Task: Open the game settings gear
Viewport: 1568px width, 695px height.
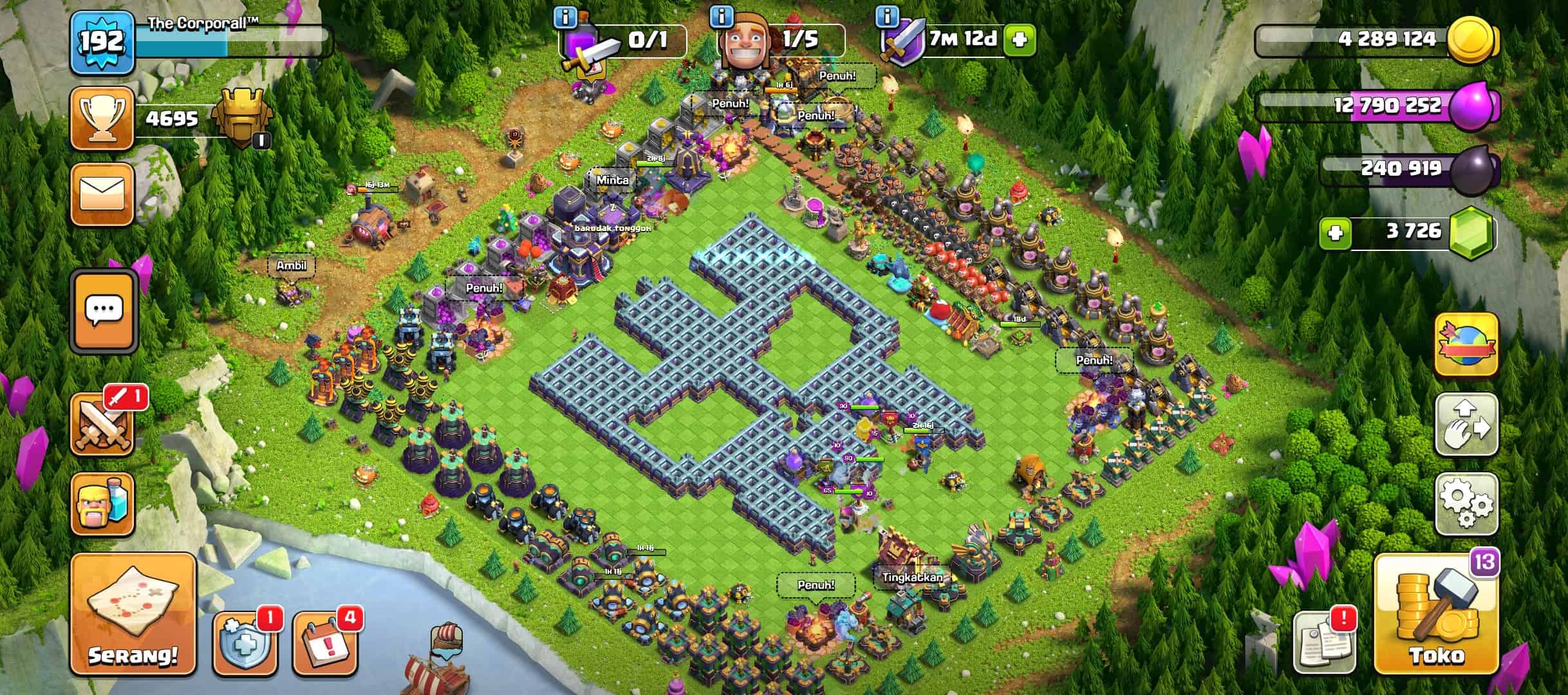Action: coord(1466,505)
